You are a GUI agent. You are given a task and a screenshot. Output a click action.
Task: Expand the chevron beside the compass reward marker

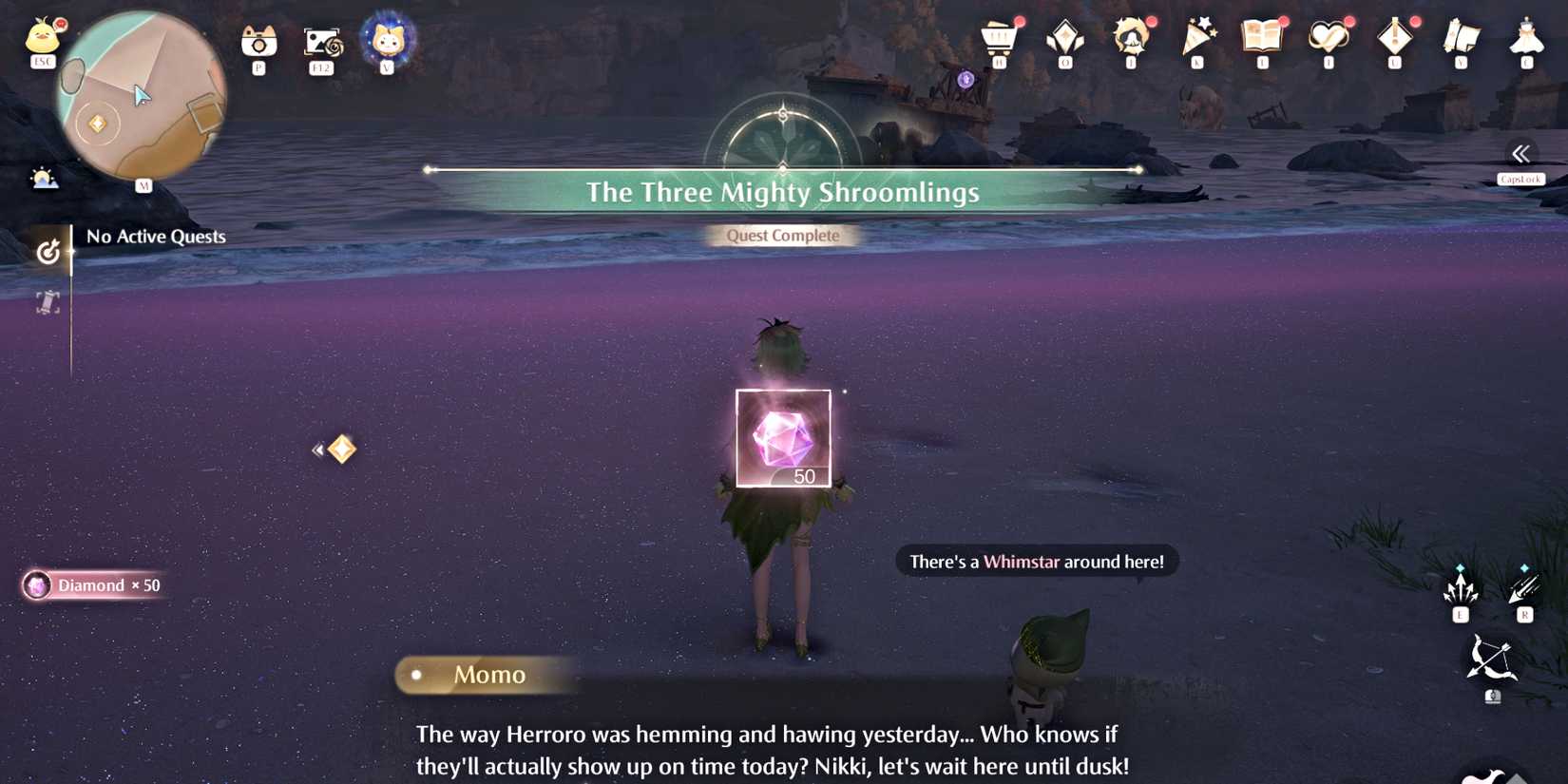317,449
